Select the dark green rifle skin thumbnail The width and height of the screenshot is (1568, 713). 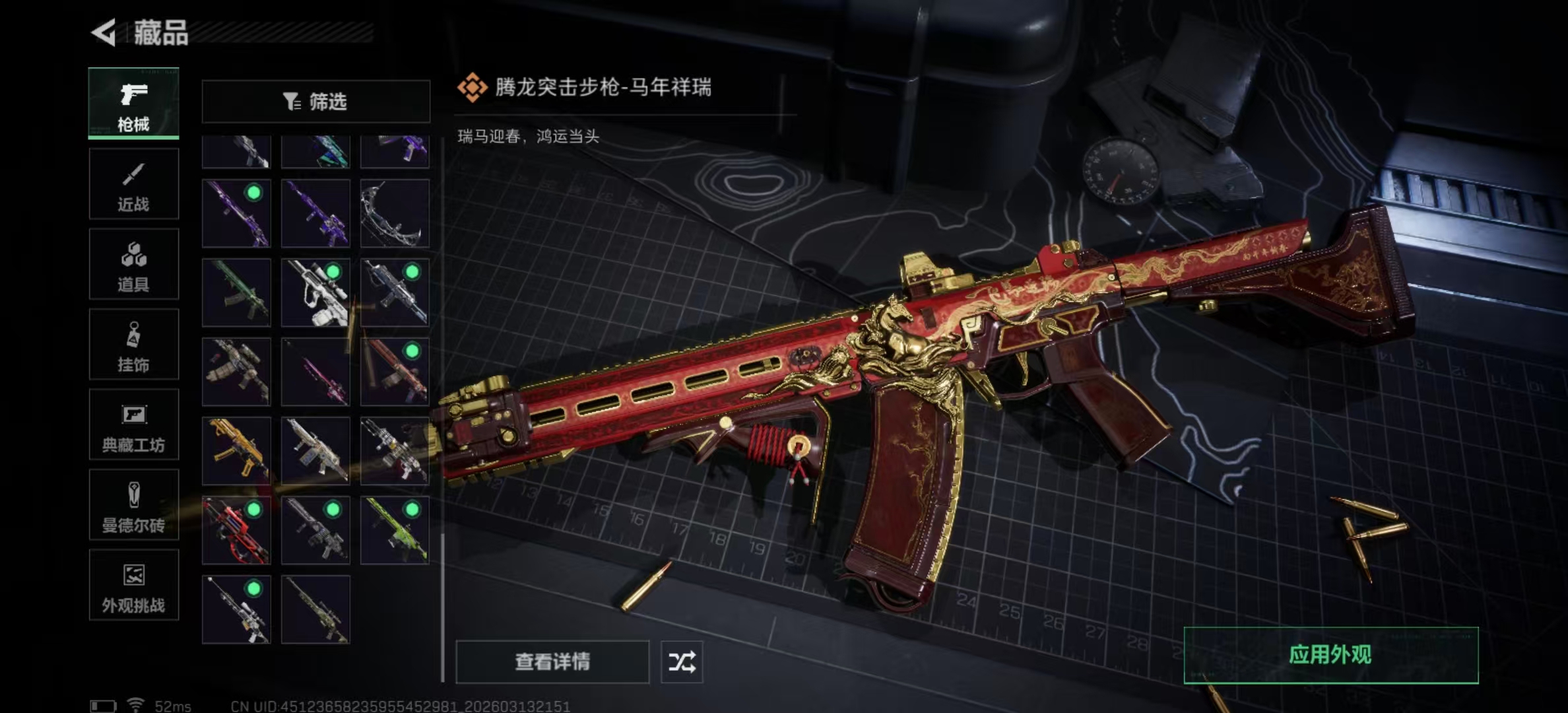tap(236, 292)
